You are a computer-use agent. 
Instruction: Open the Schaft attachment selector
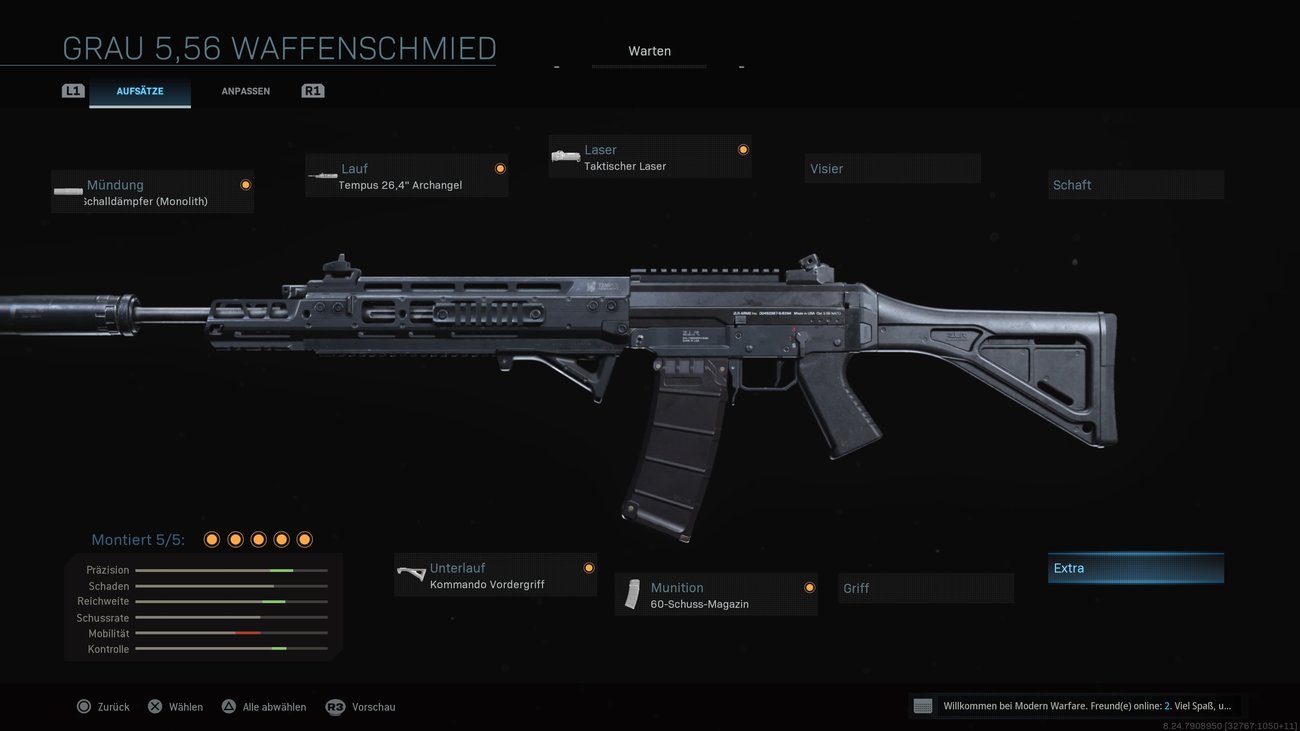point(1136,184)
